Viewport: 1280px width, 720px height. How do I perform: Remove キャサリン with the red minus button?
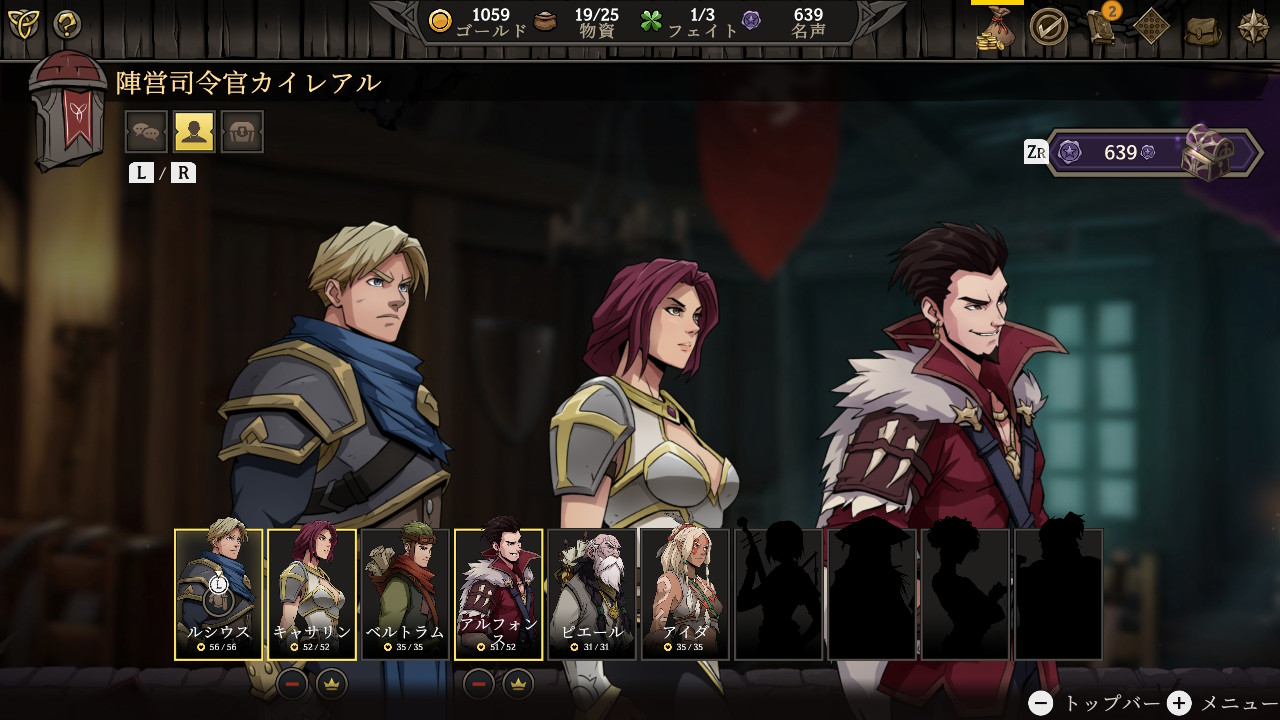tap(293, 684)
